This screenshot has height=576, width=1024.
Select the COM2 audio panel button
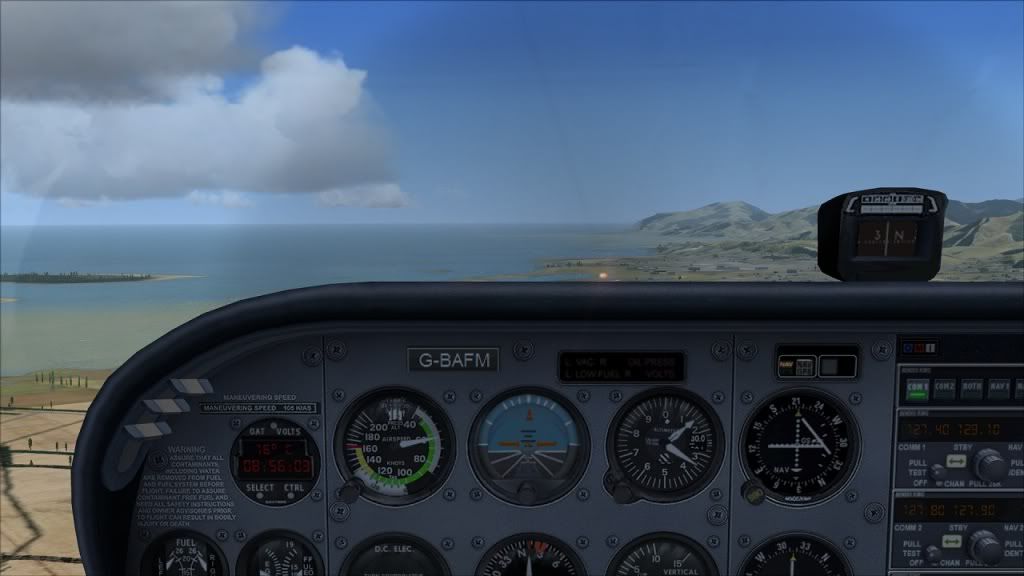pos(945,385)
